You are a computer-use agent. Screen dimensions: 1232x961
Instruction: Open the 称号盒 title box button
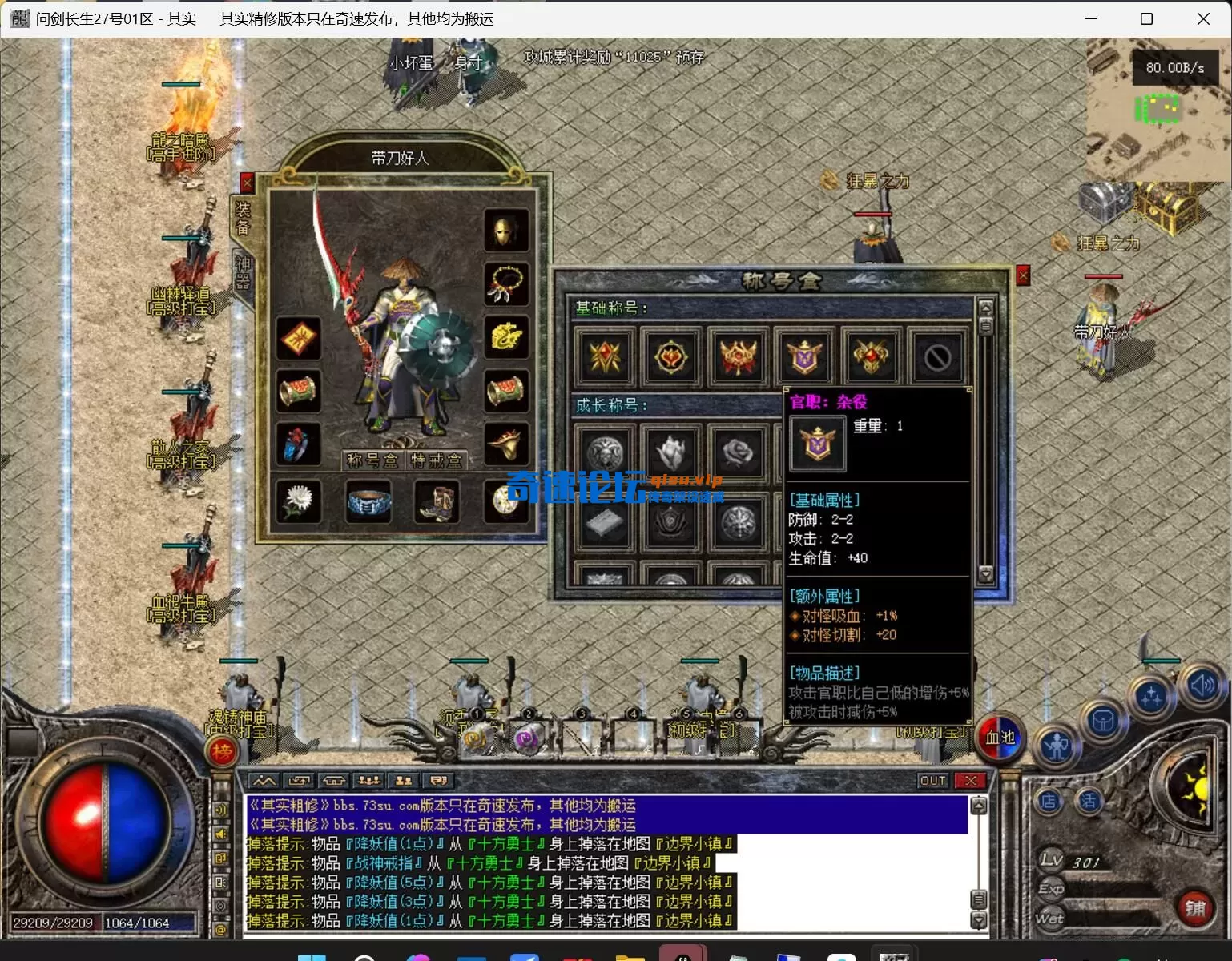click(x=372, y=460)
